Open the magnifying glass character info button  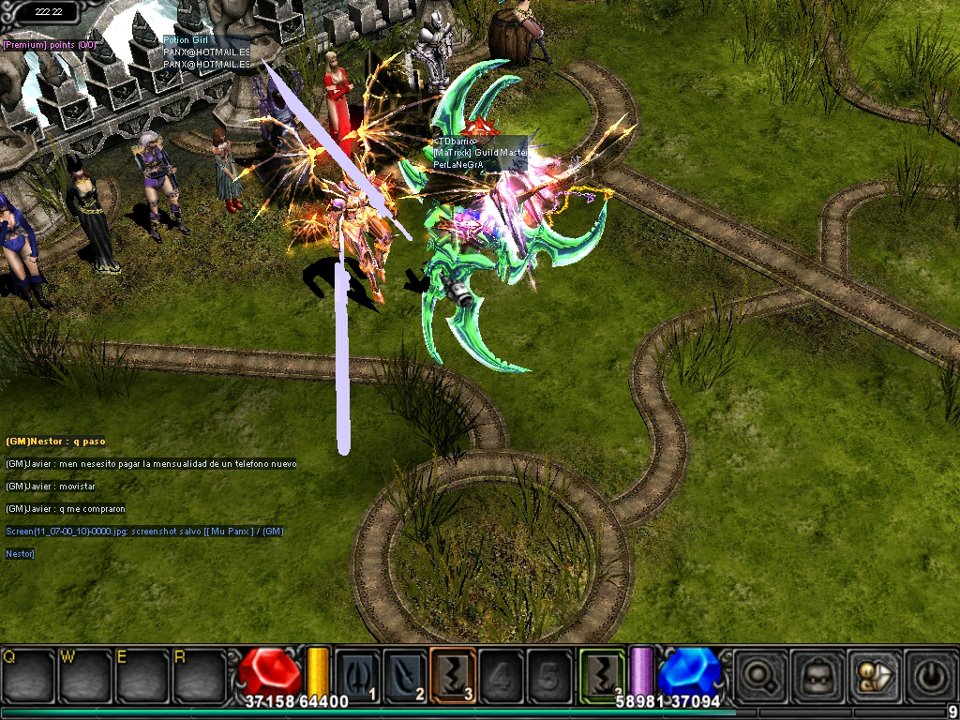point(760,676)
